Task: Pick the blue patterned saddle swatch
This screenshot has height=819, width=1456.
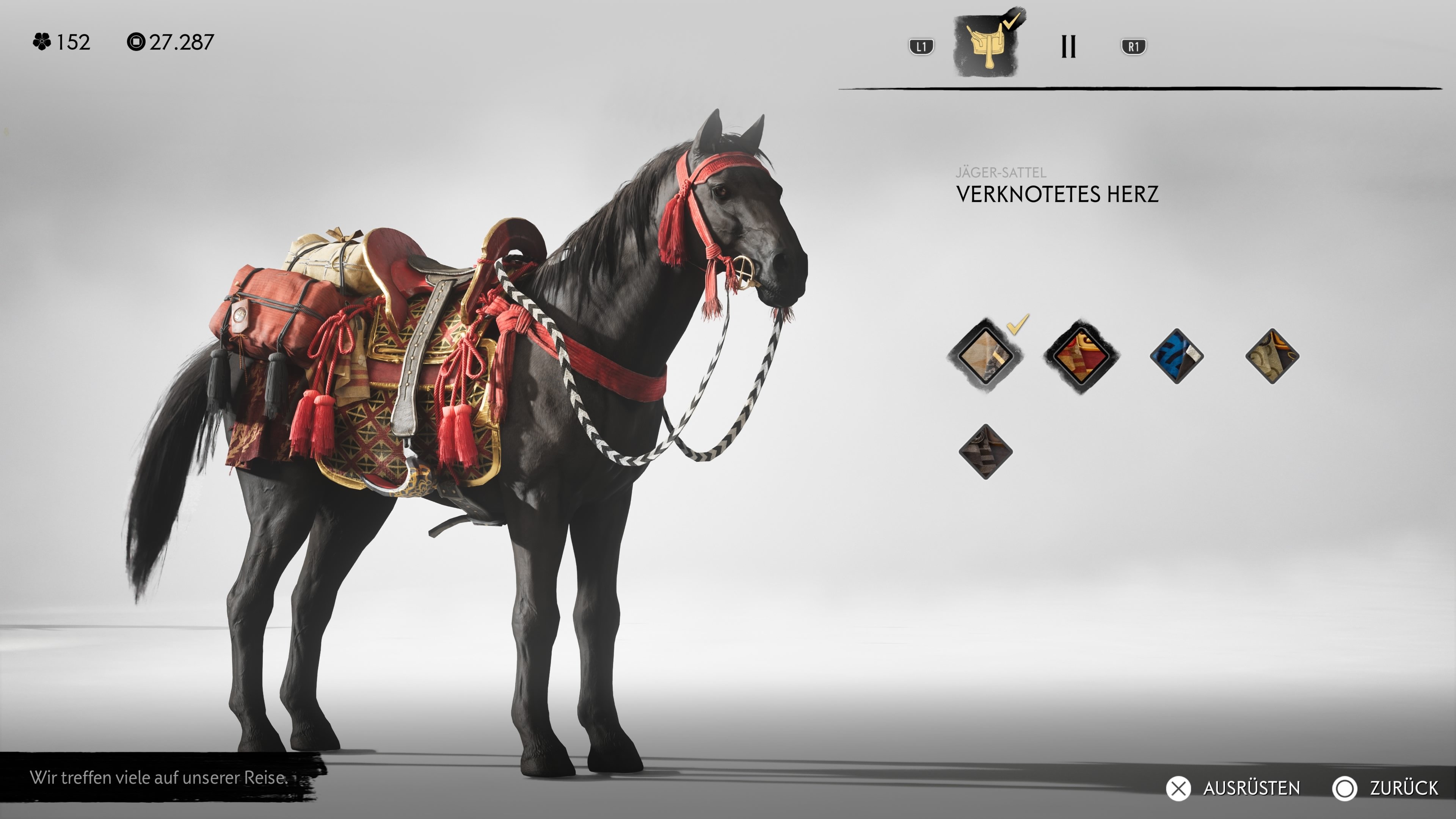Action: [1176, 356]
